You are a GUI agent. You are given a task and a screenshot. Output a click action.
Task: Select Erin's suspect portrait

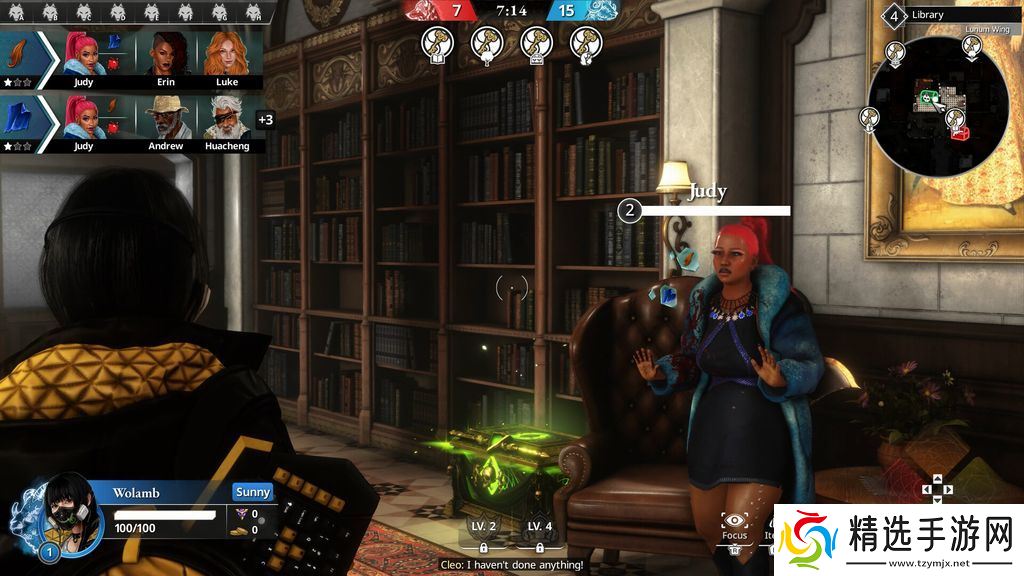click(165, 55)
